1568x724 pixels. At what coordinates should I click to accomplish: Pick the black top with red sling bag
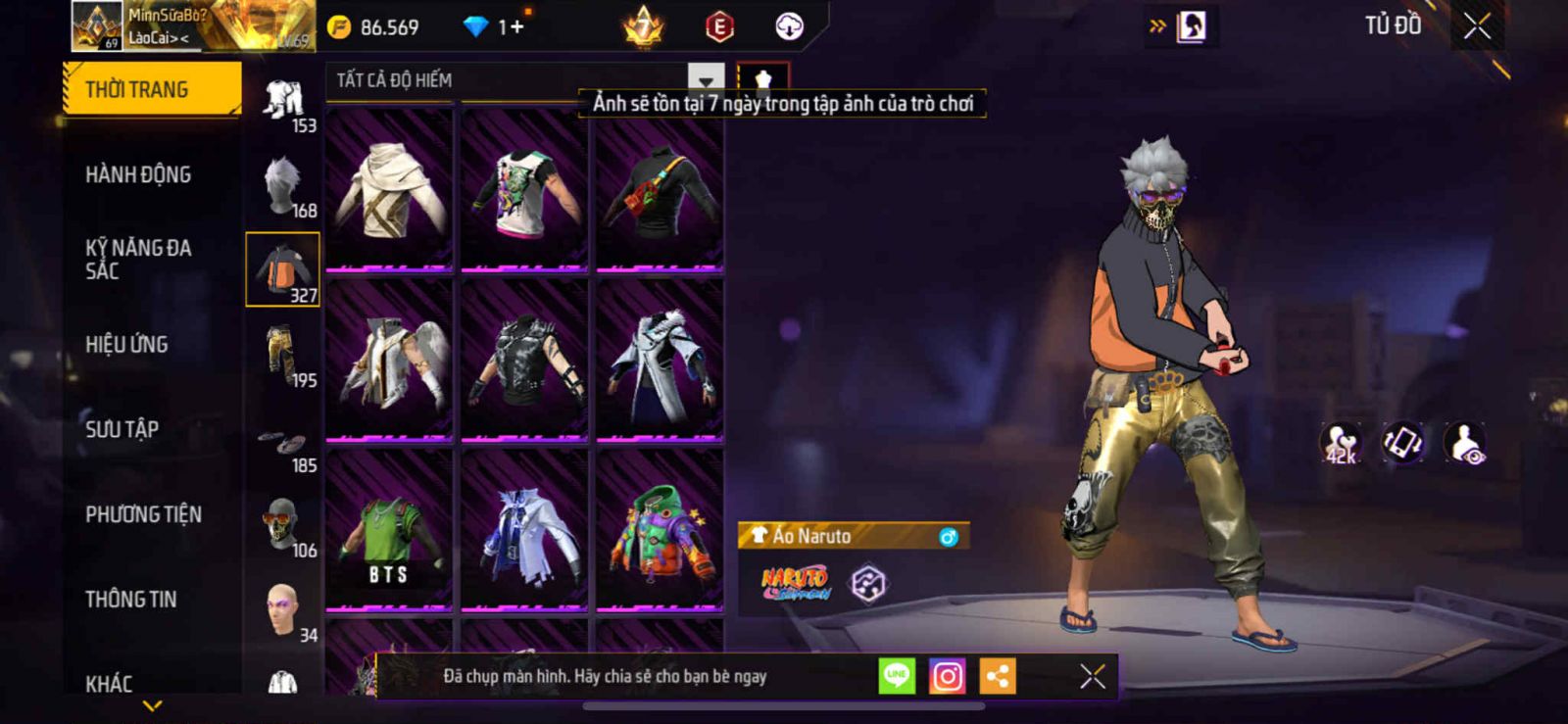point(660,190)
